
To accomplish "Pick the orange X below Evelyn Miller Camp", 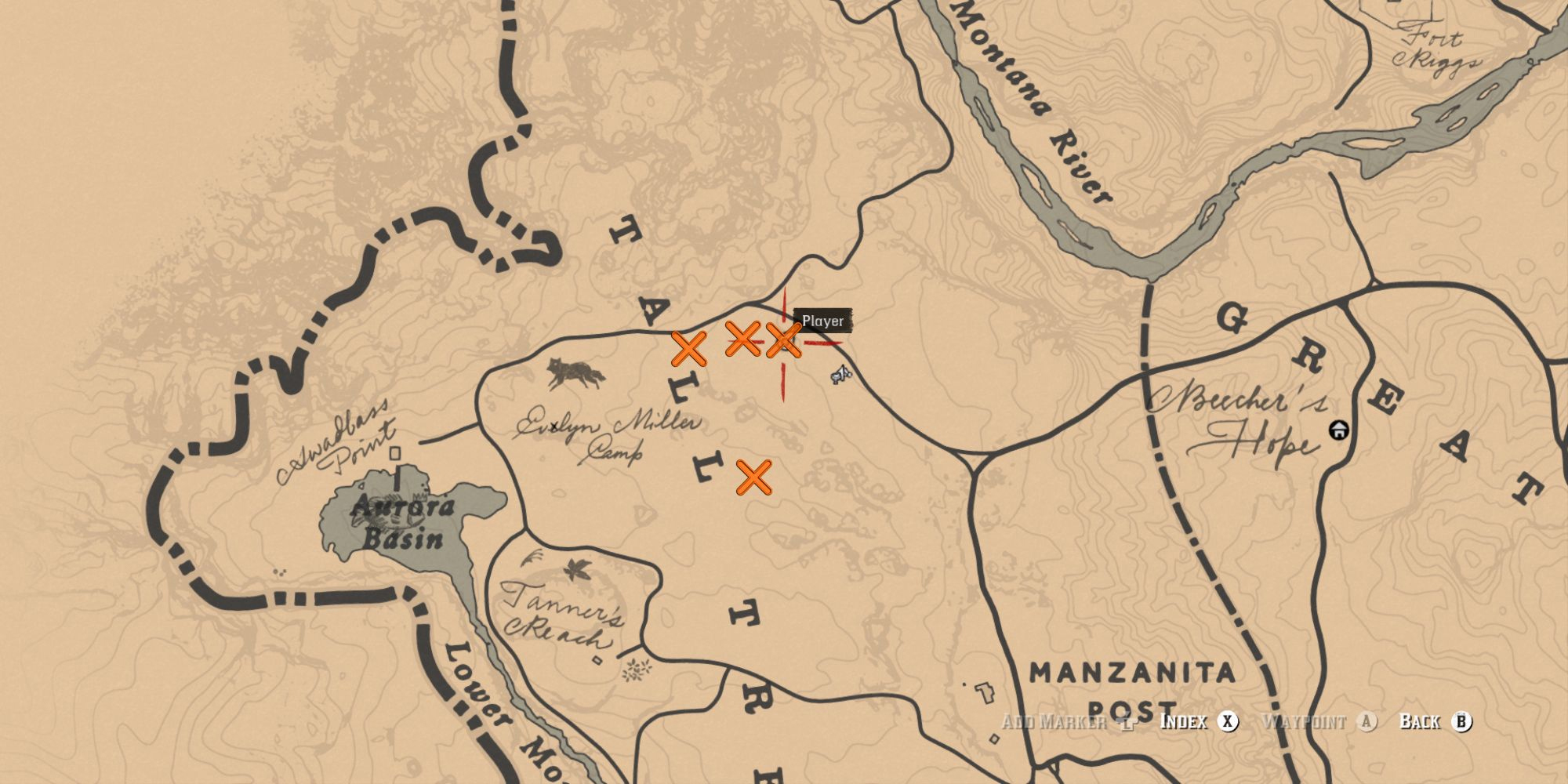I will pyautogui.click(x=753, y=477).
